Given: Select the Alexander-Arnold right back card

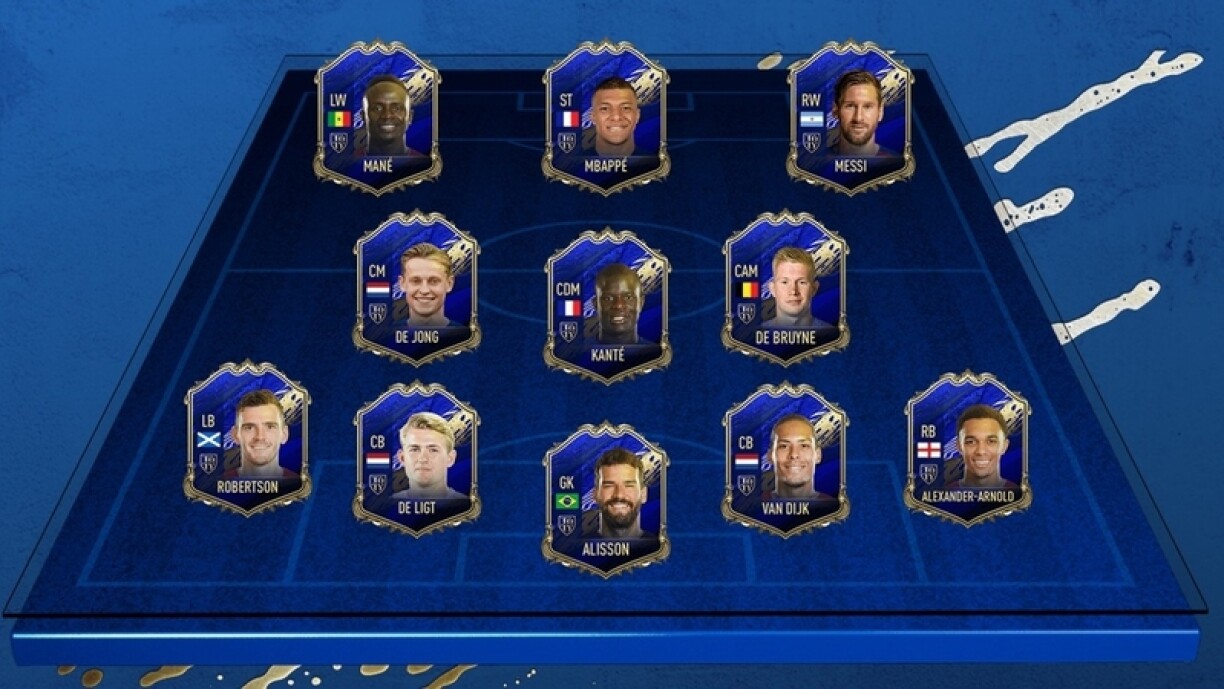Looking at the screenshot, I should (967, 448).
